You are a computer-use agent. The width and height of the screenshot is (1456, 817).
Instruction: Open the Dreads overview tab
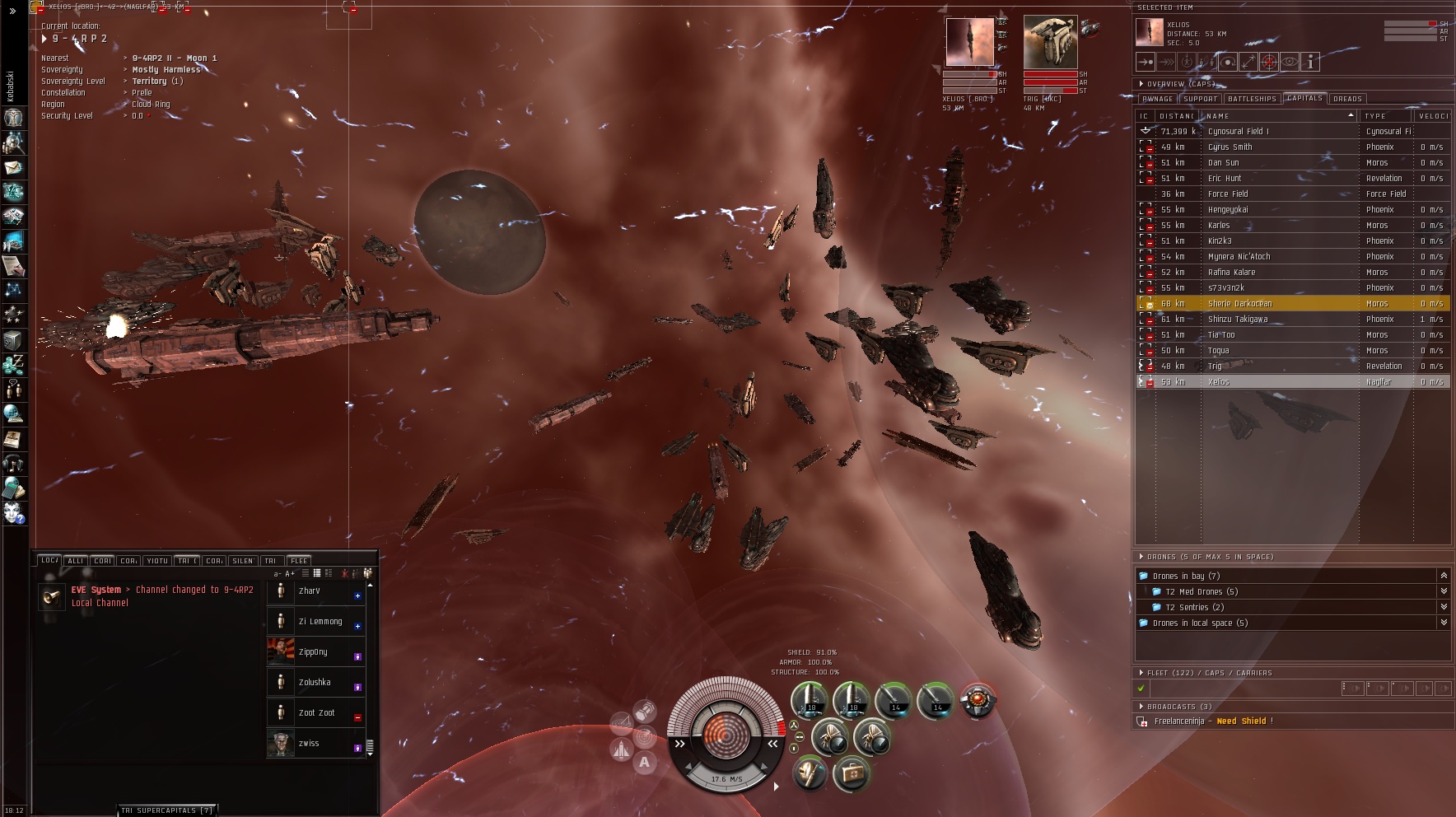tap(1347, 99)
